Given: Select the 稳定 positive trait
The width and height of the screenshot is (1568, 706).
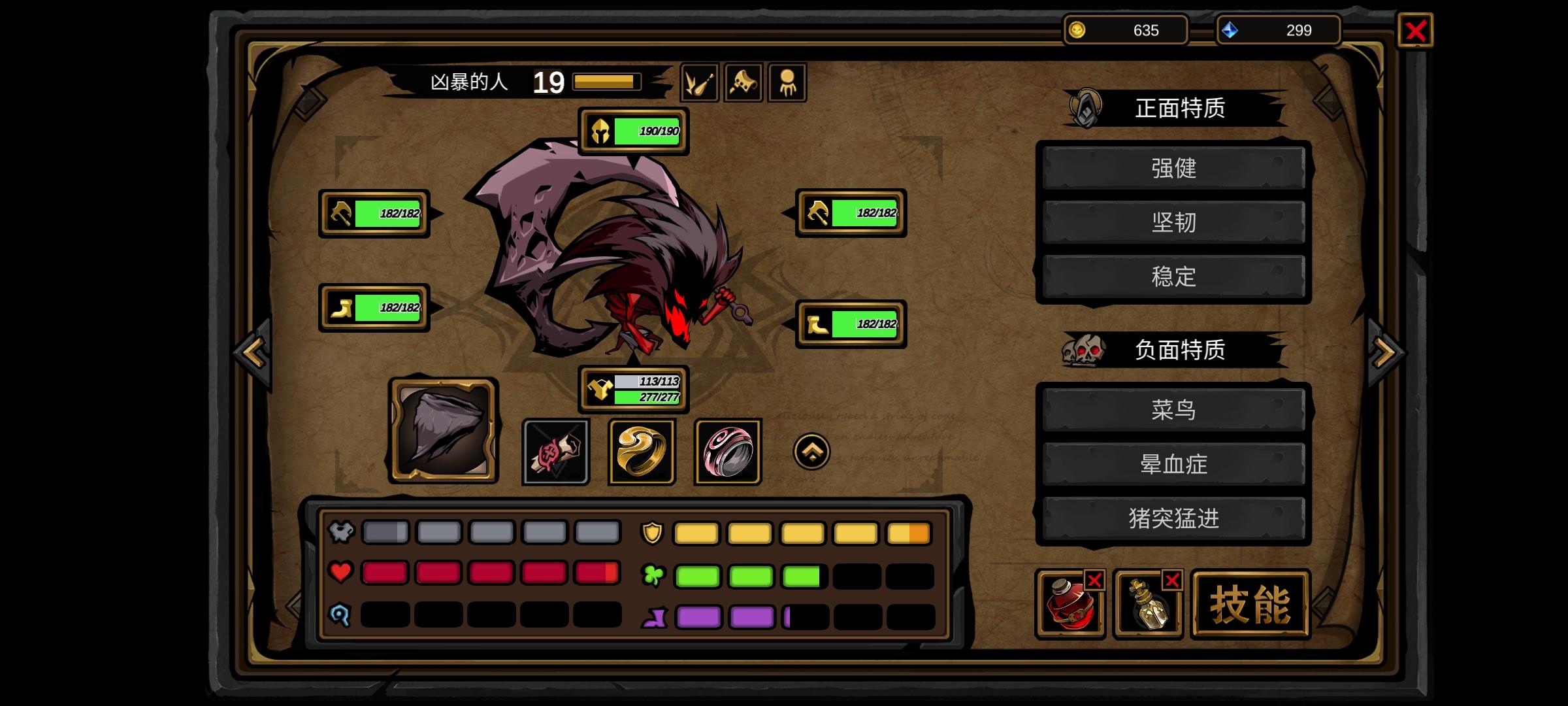Looking at the screenshot, I should pyautogui.click(x=1173, y=277).
